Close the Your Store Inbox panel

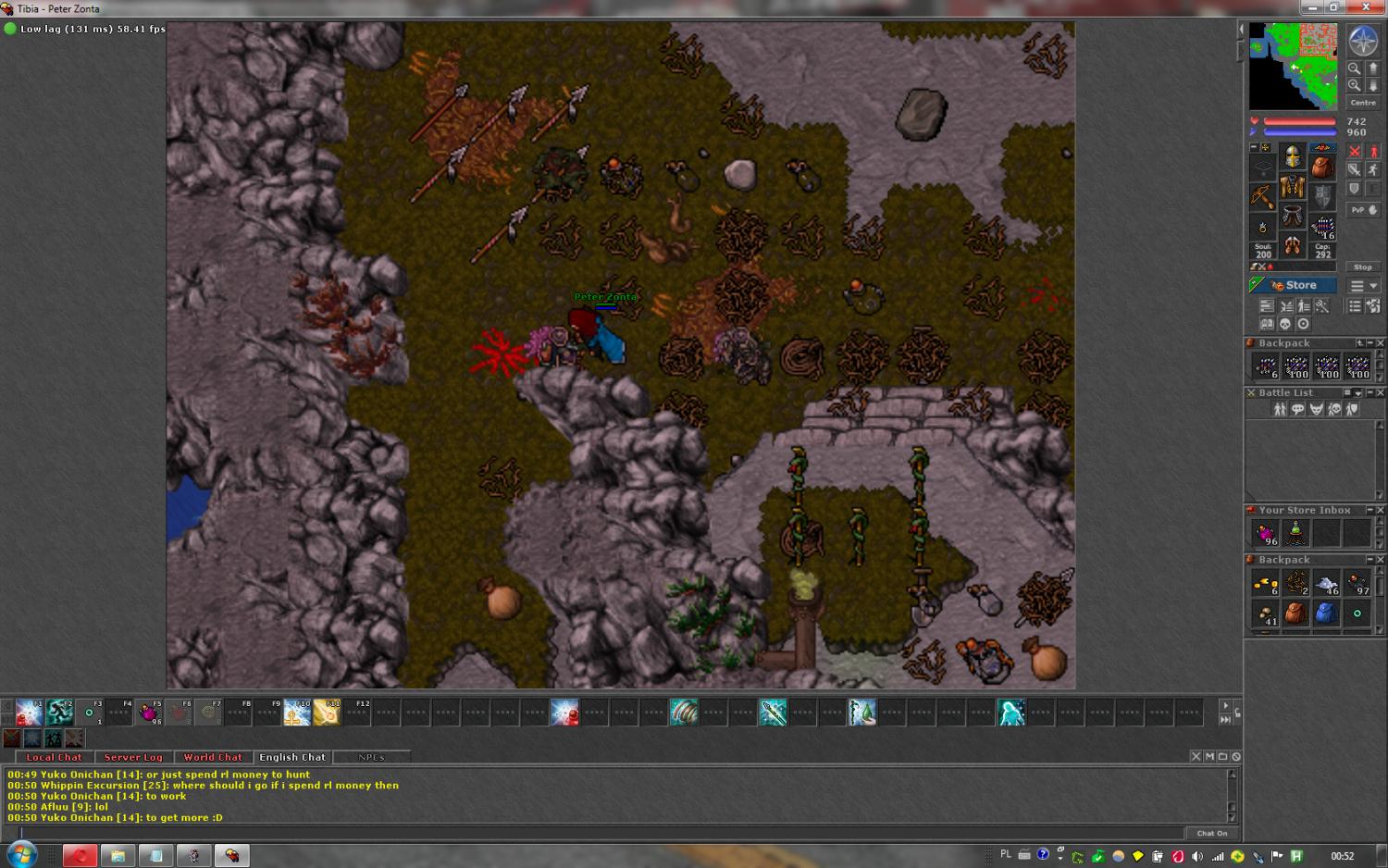pyautogui.click(x=1380, y=510)
